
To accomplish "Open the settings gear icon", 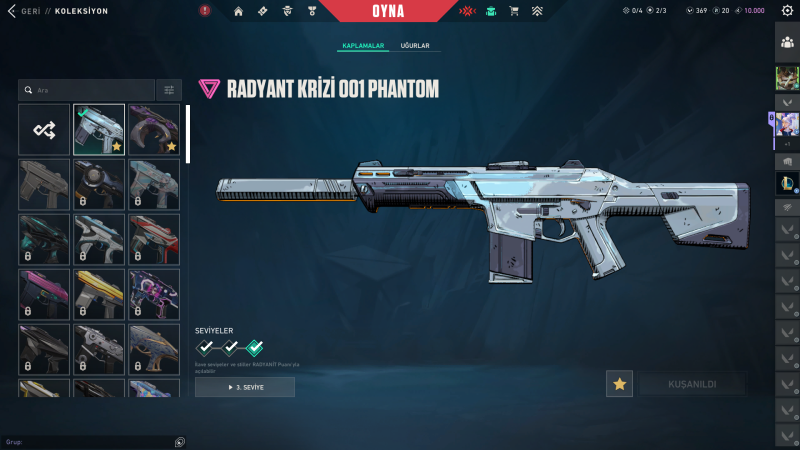I will pyautogui.click(x=787, y=11).
